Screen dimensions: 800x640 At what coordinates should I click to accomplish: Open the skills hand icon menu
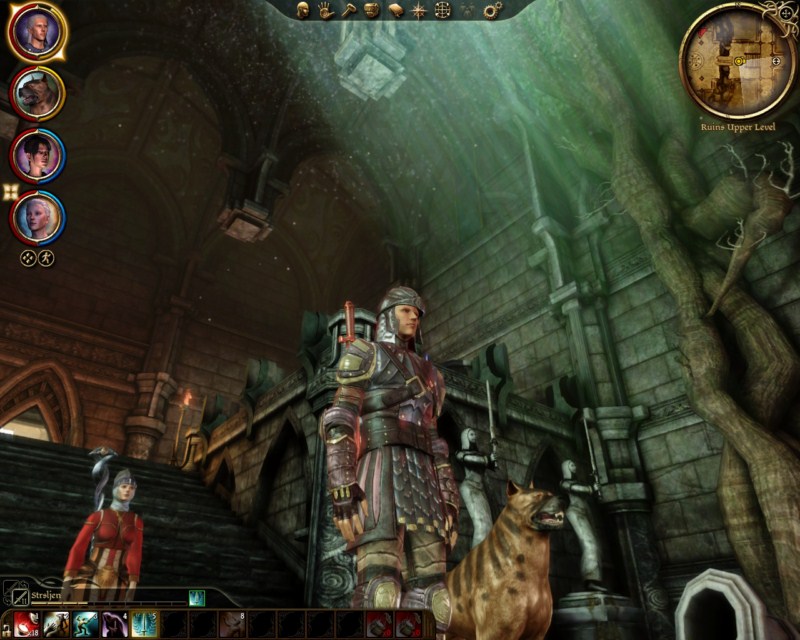[x=324, y=10]
